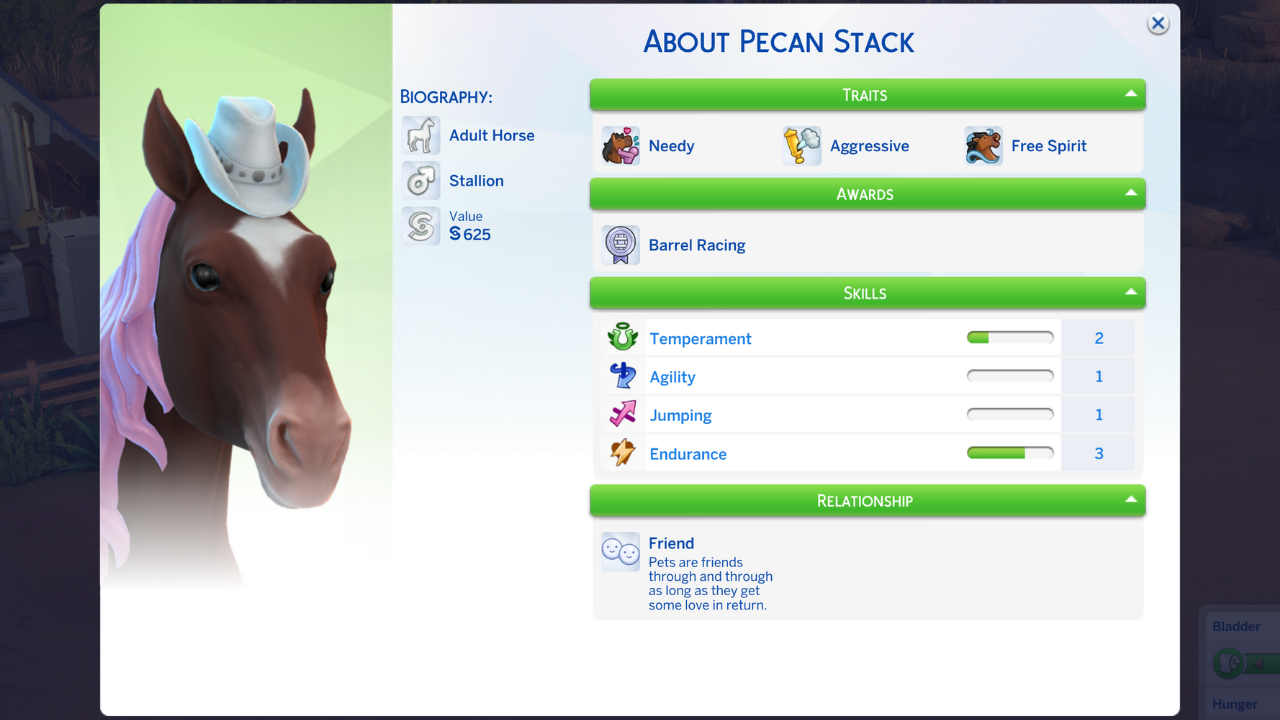Select the Stallion gender icon
The width and height of the screenshot is (1280, 720).
point(420,180)
